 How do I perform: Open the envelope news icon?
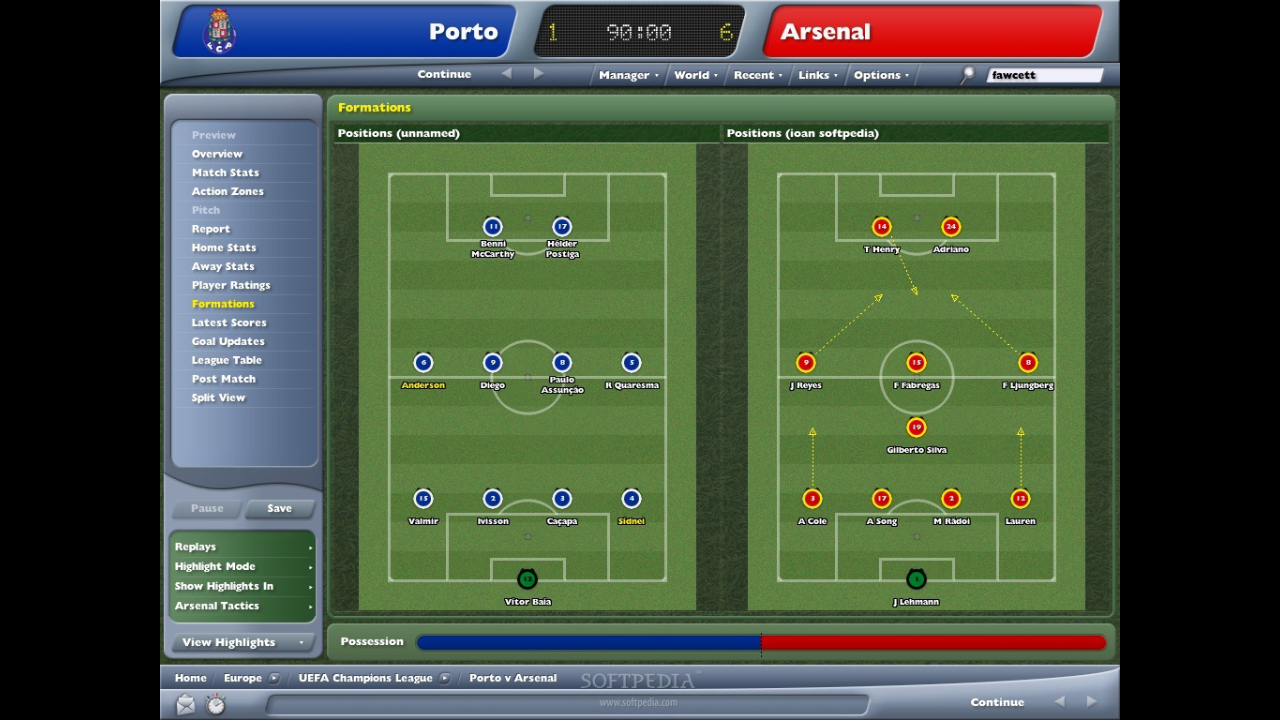[x=186, y=705]
